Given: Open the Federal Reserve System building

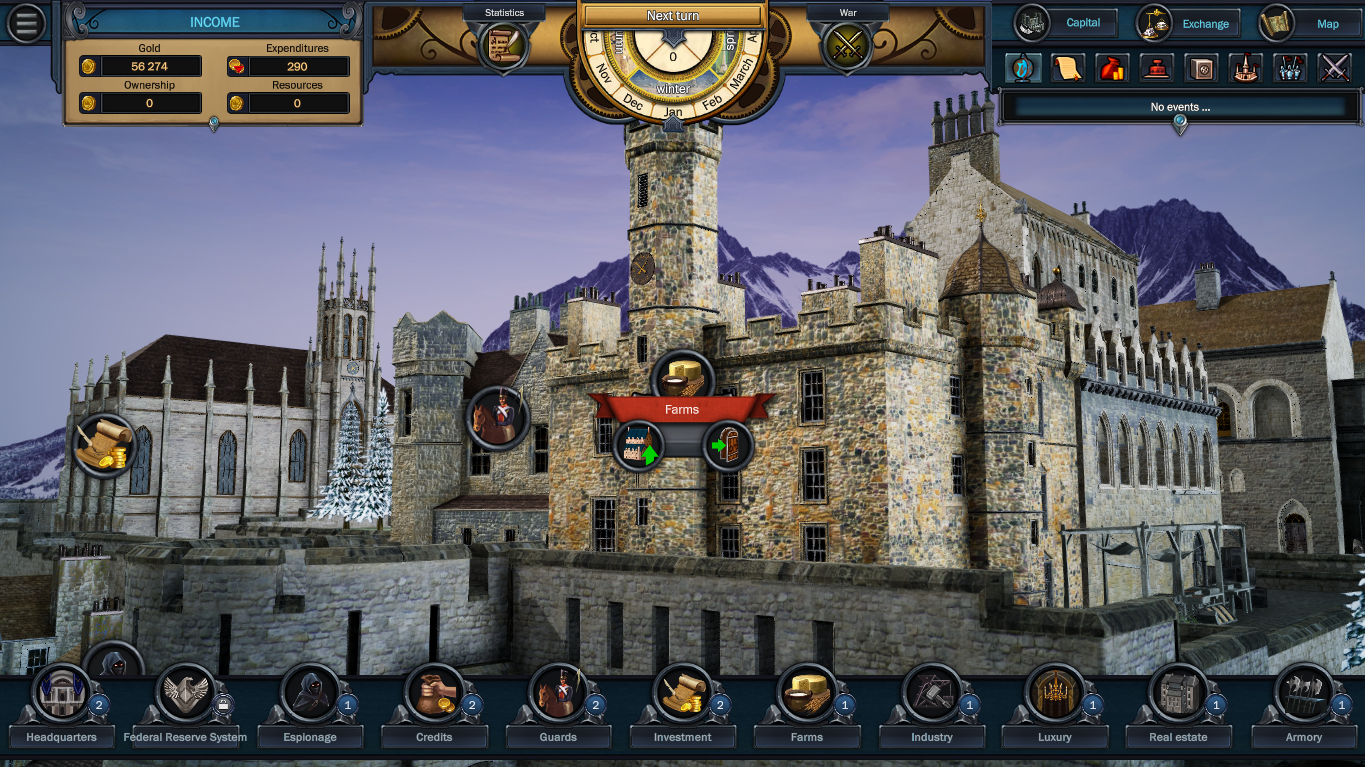Looking at the screenshot, I should [x=186, y=693].
